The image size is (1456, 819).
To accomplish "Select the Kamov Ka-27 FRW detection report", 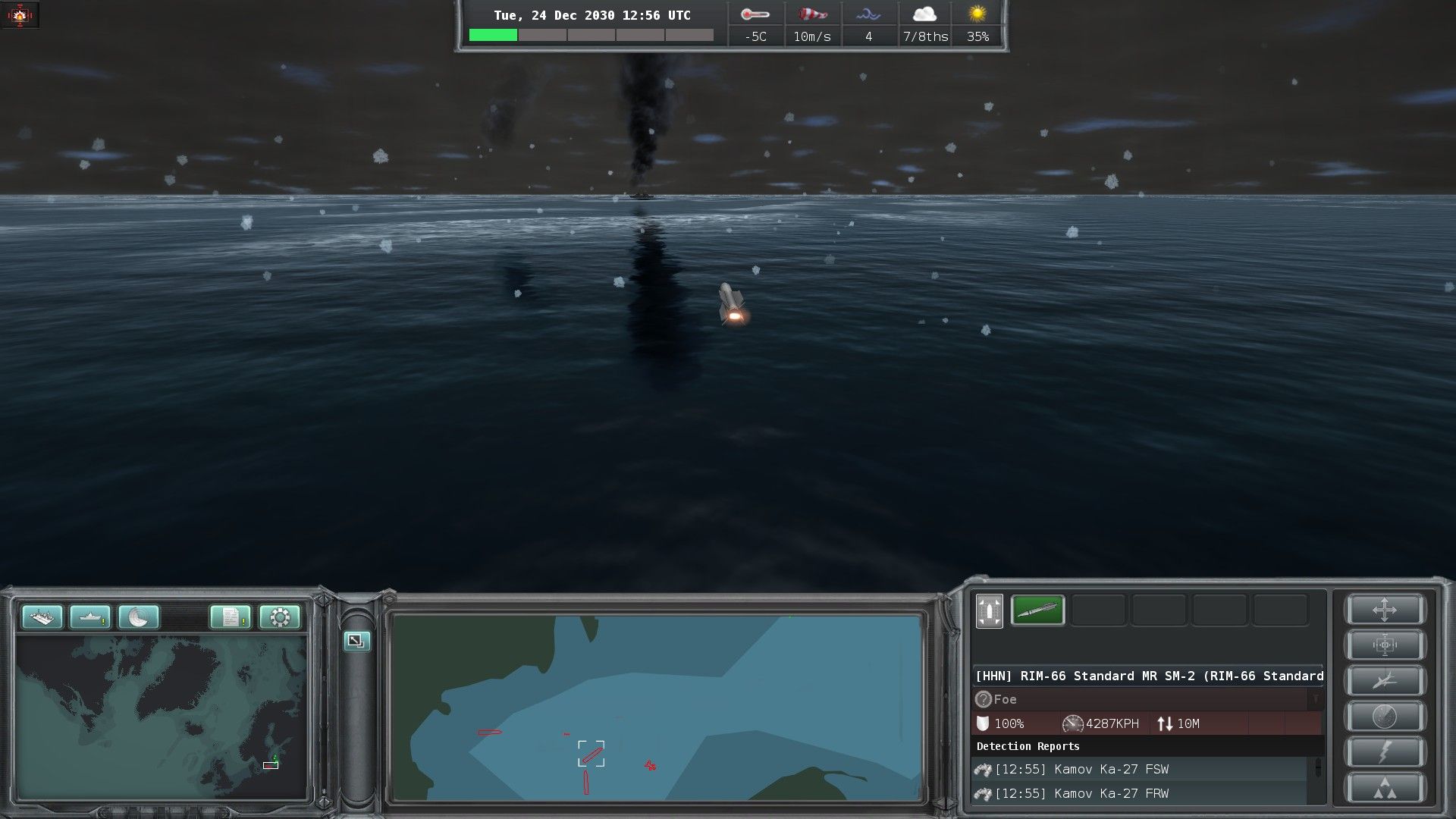I will [x=1137, y=793].
